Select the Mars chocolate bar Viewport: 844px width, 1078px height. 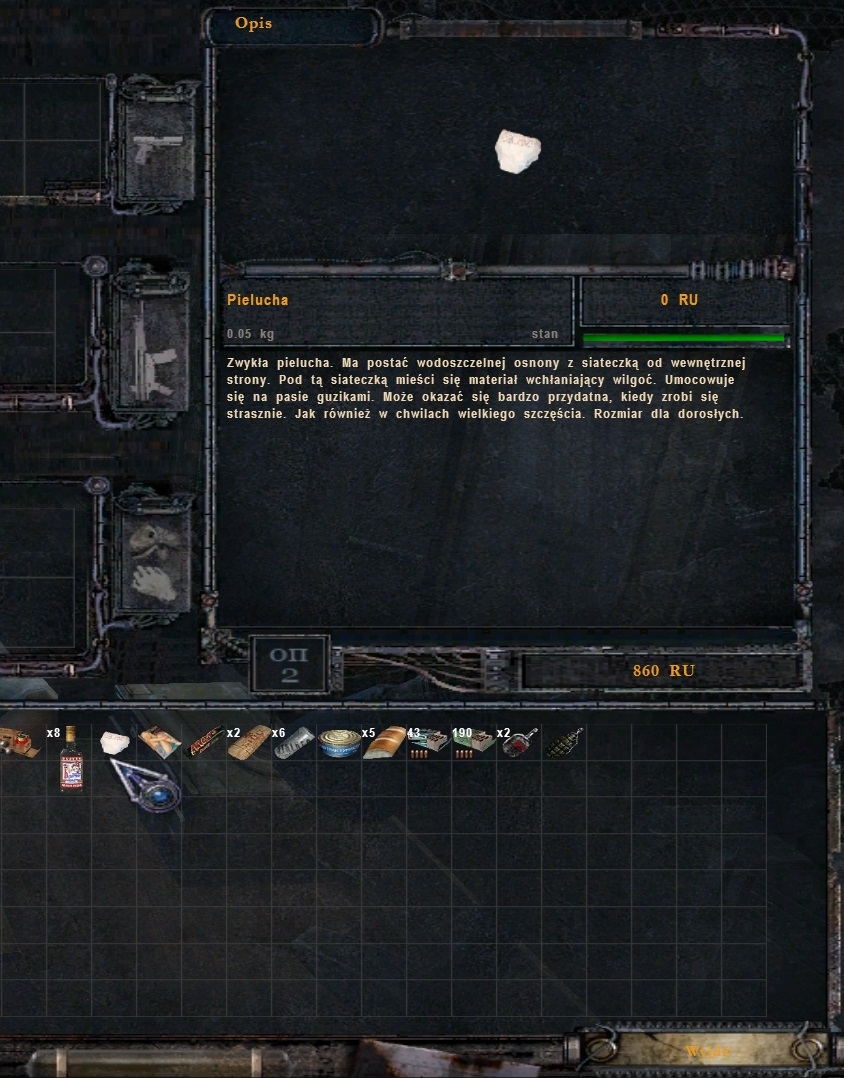pos(204,742)
